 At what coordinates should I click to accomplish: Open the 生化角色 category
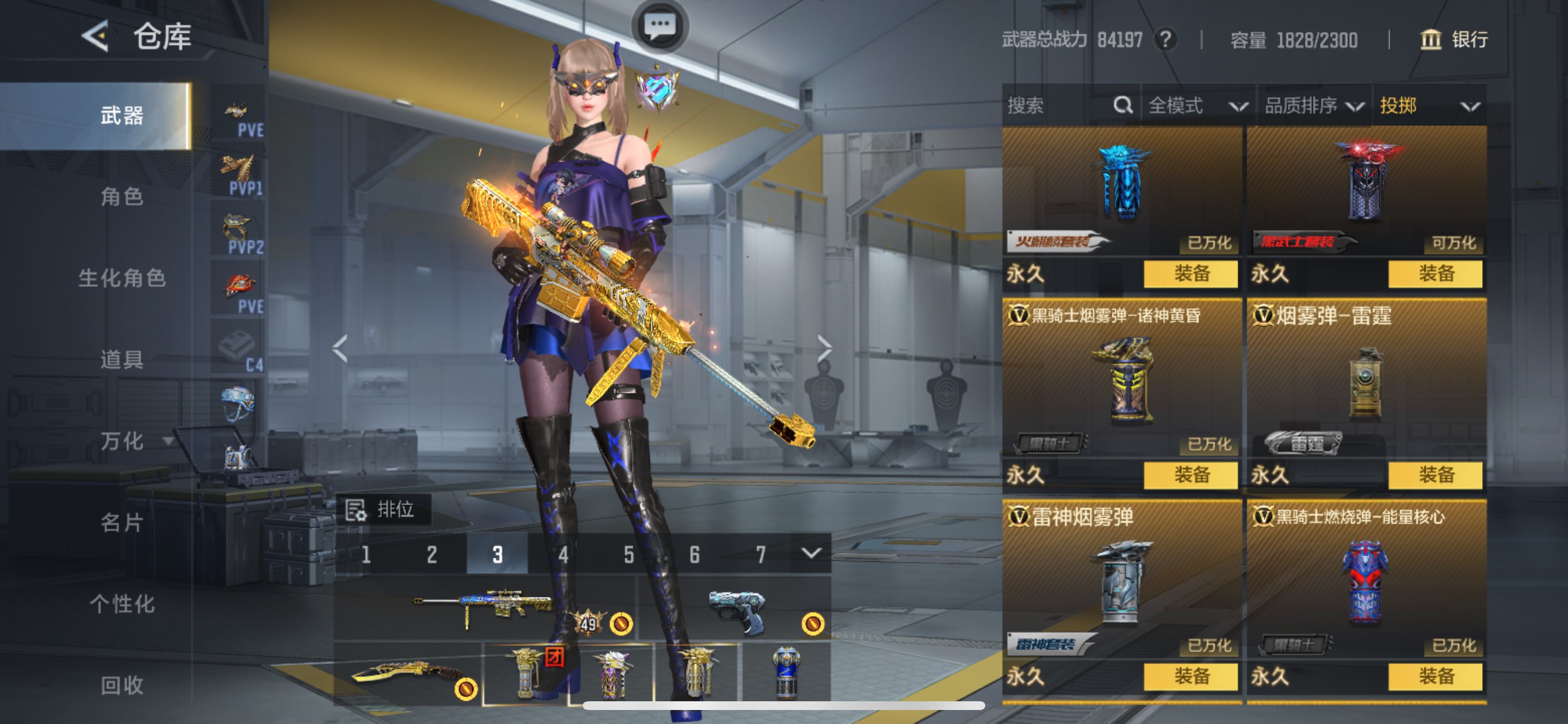tap(122, 278)
